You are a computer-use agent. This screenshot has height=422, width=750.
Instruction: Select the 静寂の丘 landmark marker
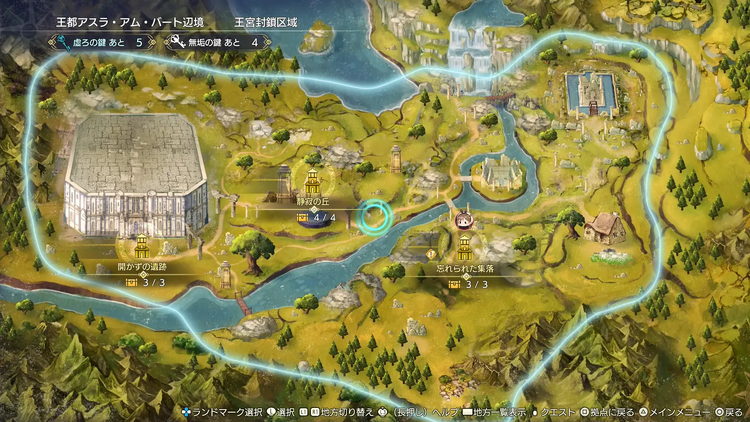click(312, 184)
